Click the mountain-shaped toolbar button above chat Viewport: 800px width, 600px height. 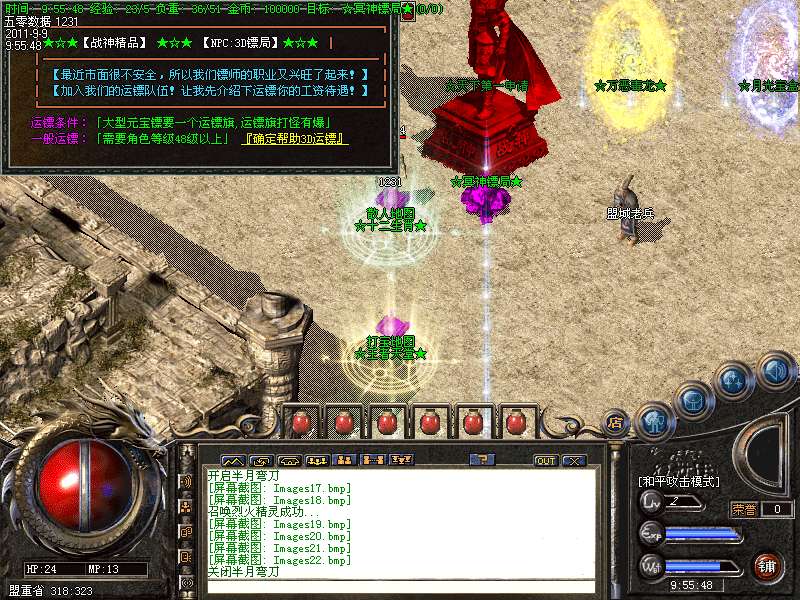click(232, 460)
